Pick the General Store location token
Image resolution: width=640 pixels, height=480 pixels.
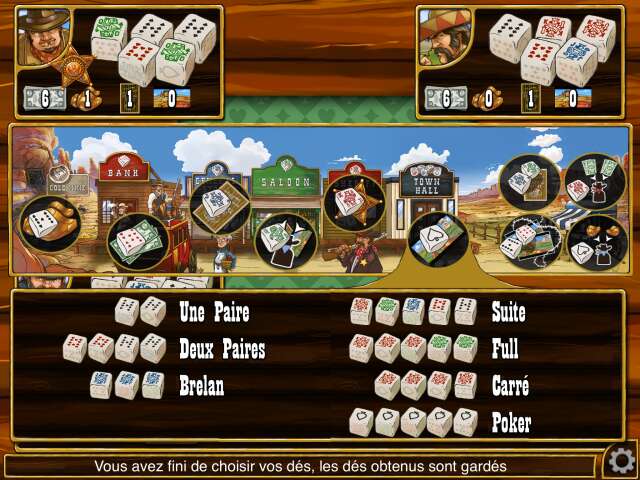pyautogui.click(x=219, y=204)
